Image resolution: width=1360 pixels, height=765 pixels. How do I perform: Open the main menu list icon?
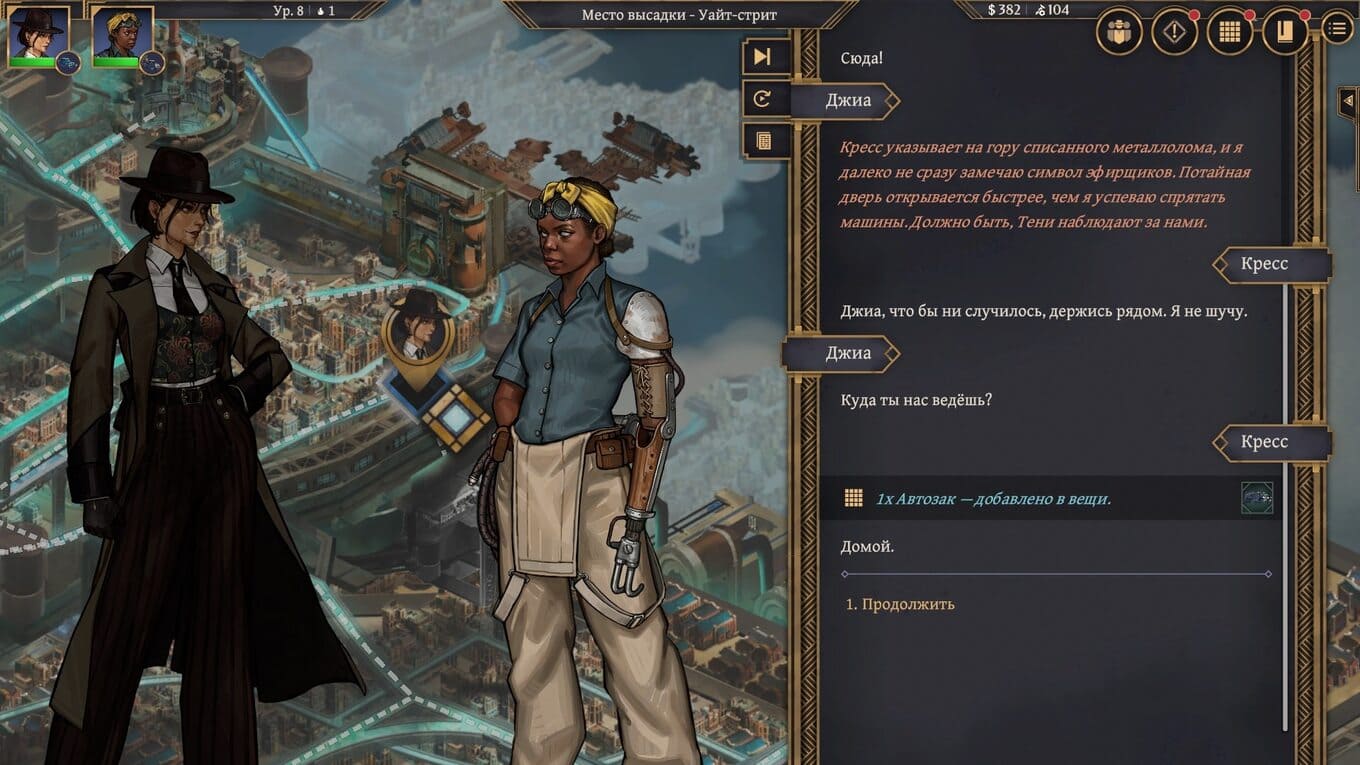[1337, 28]
